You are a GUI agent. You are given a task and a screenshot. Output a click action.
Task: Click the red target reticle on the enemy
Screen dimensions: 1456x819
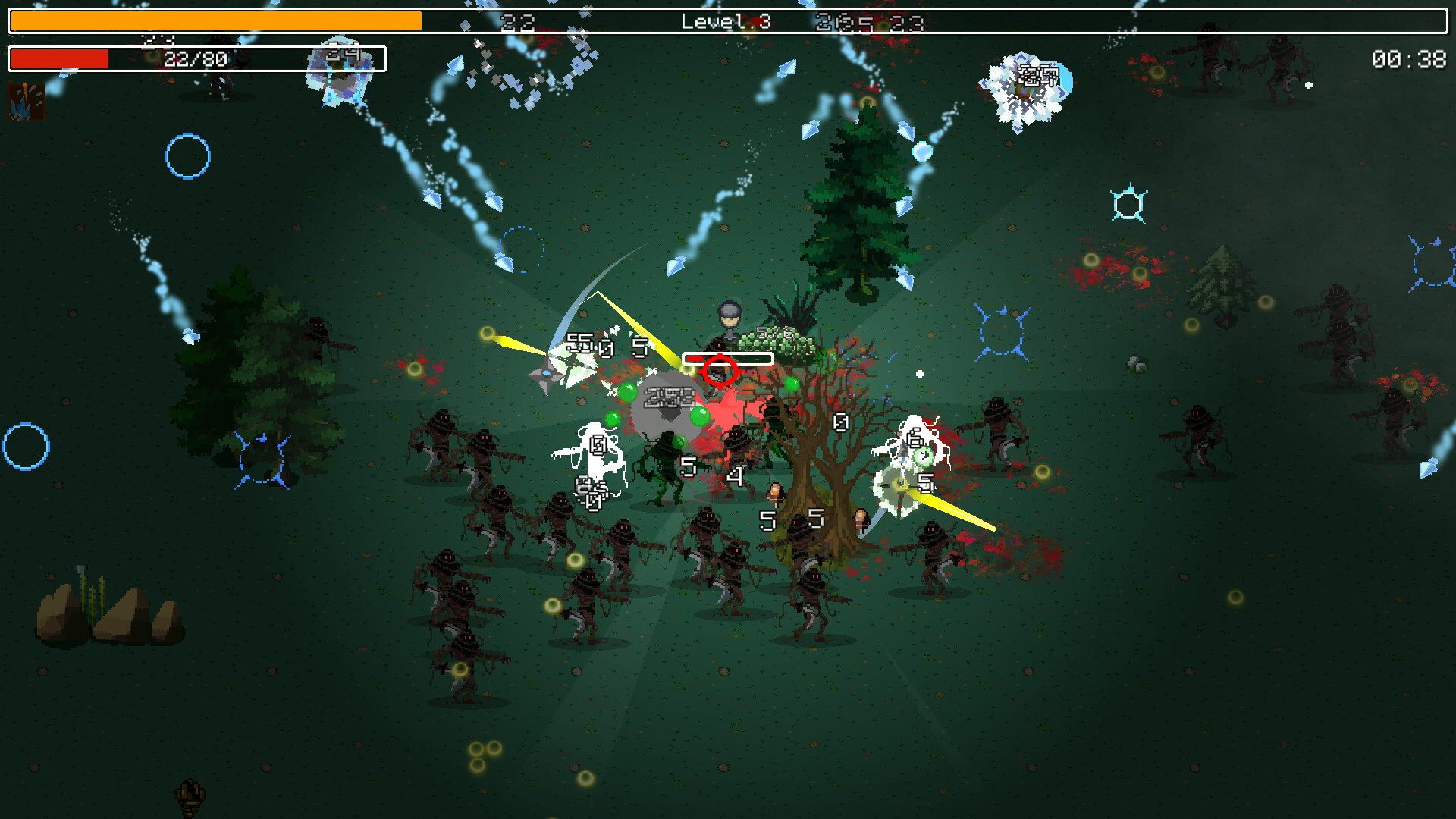[x=720, y=372]
